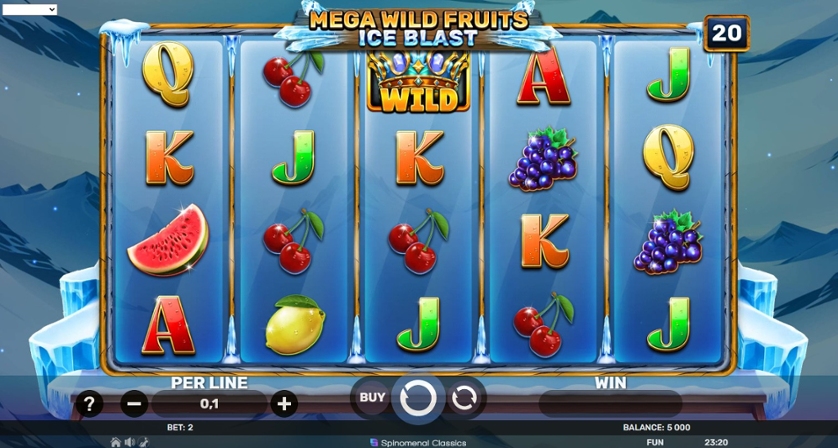Click the home icon in bottom bar

click(x=116, y=441)
